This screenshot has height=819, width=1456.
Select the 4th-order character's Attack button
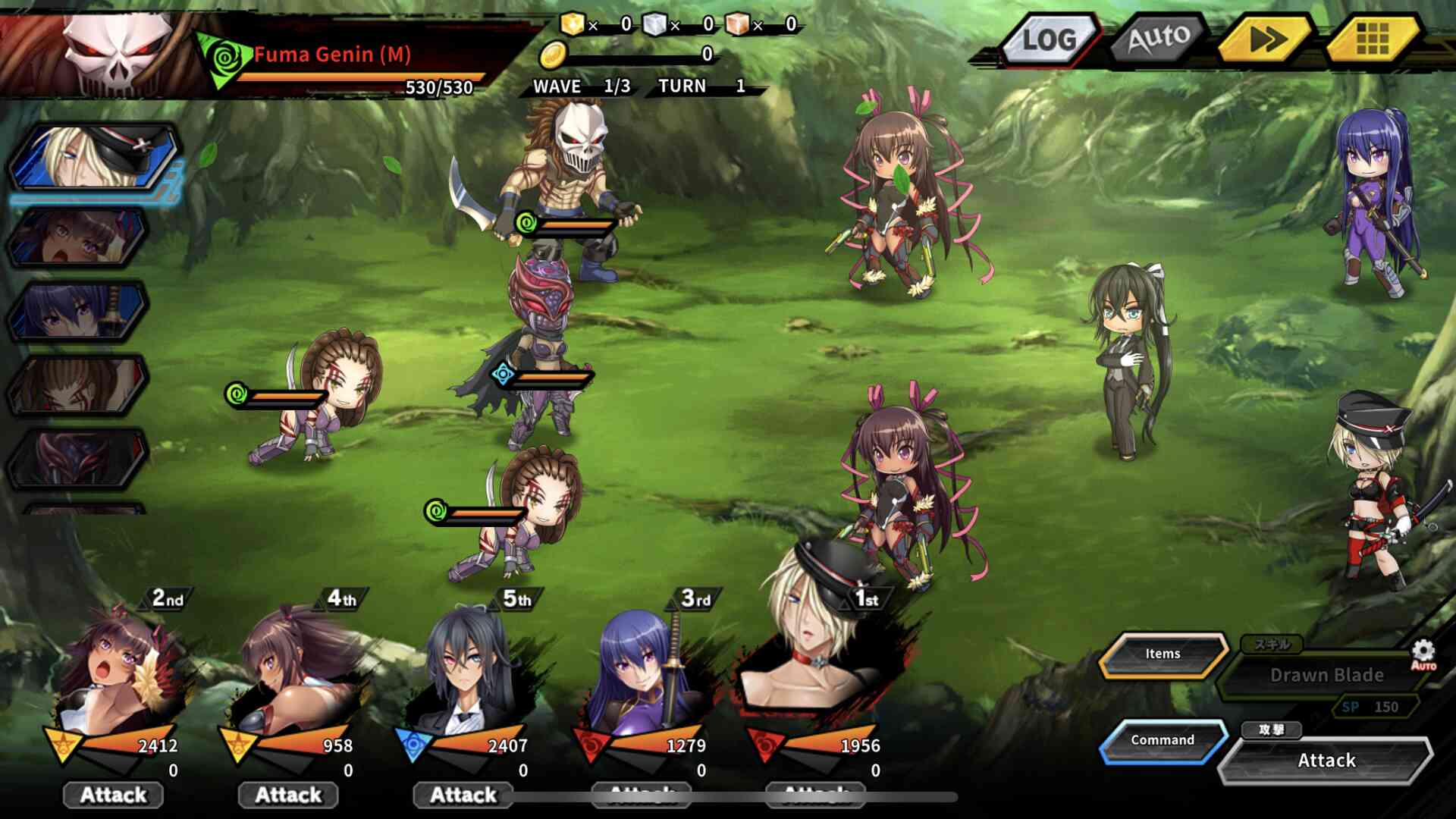click(x=288, y=795)
